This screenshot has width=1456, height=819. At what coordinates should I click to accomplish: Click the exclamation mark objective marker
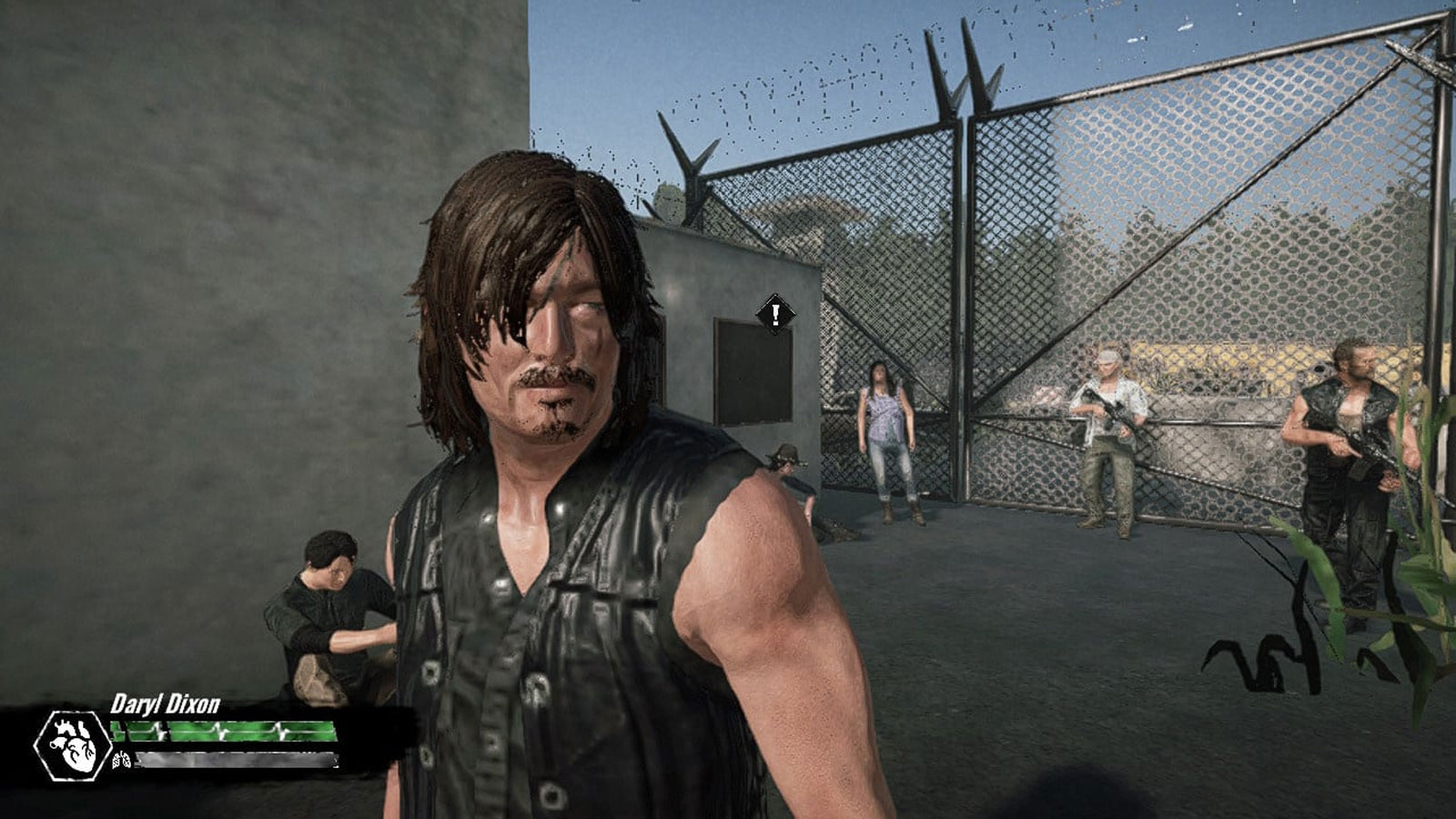click(x=774, y=316)
